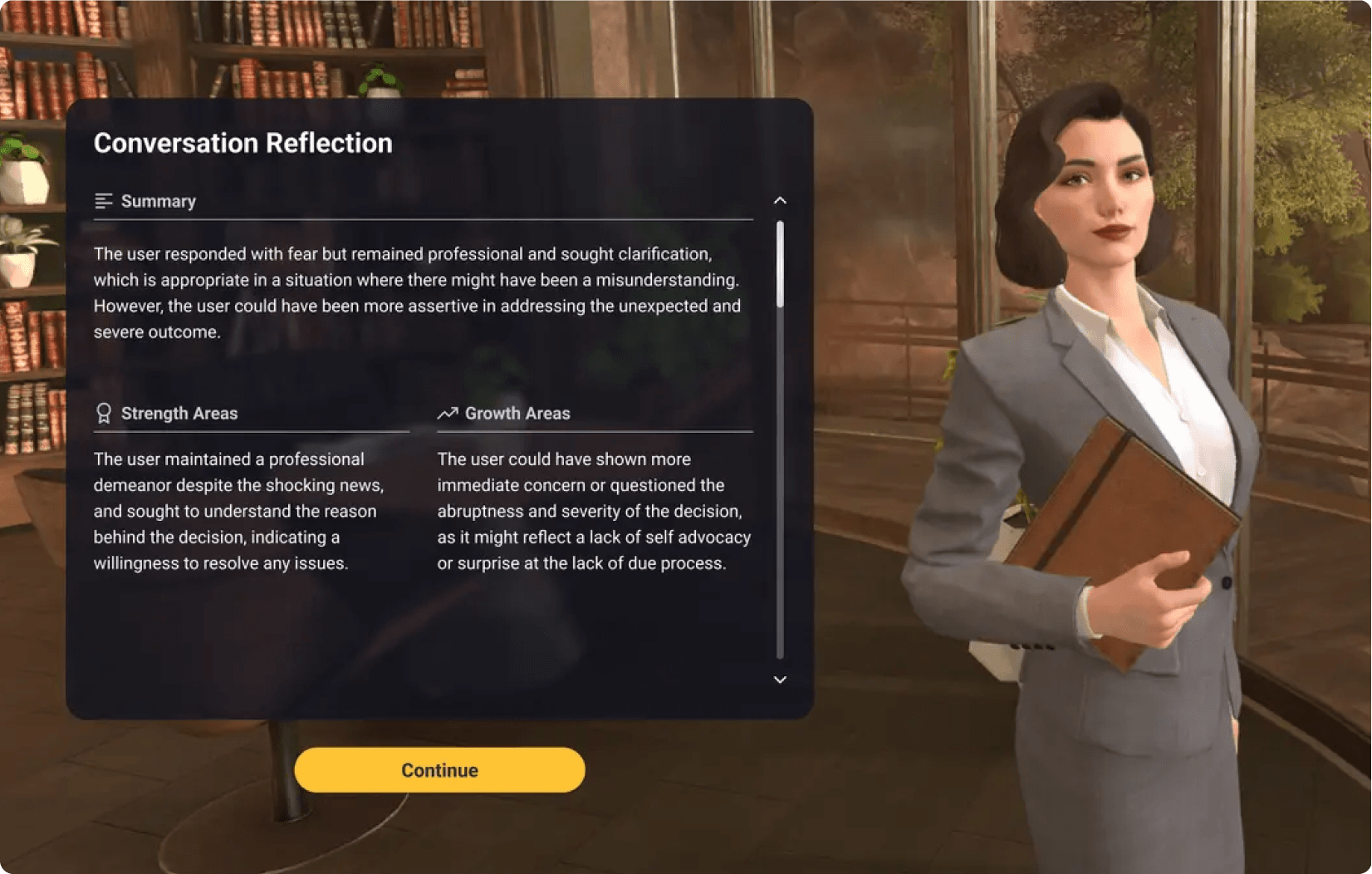Click the medal icon next to Strength Areas
This screenshot has height=874, width=1372.
pyautogui.click(x=103, y=413)
